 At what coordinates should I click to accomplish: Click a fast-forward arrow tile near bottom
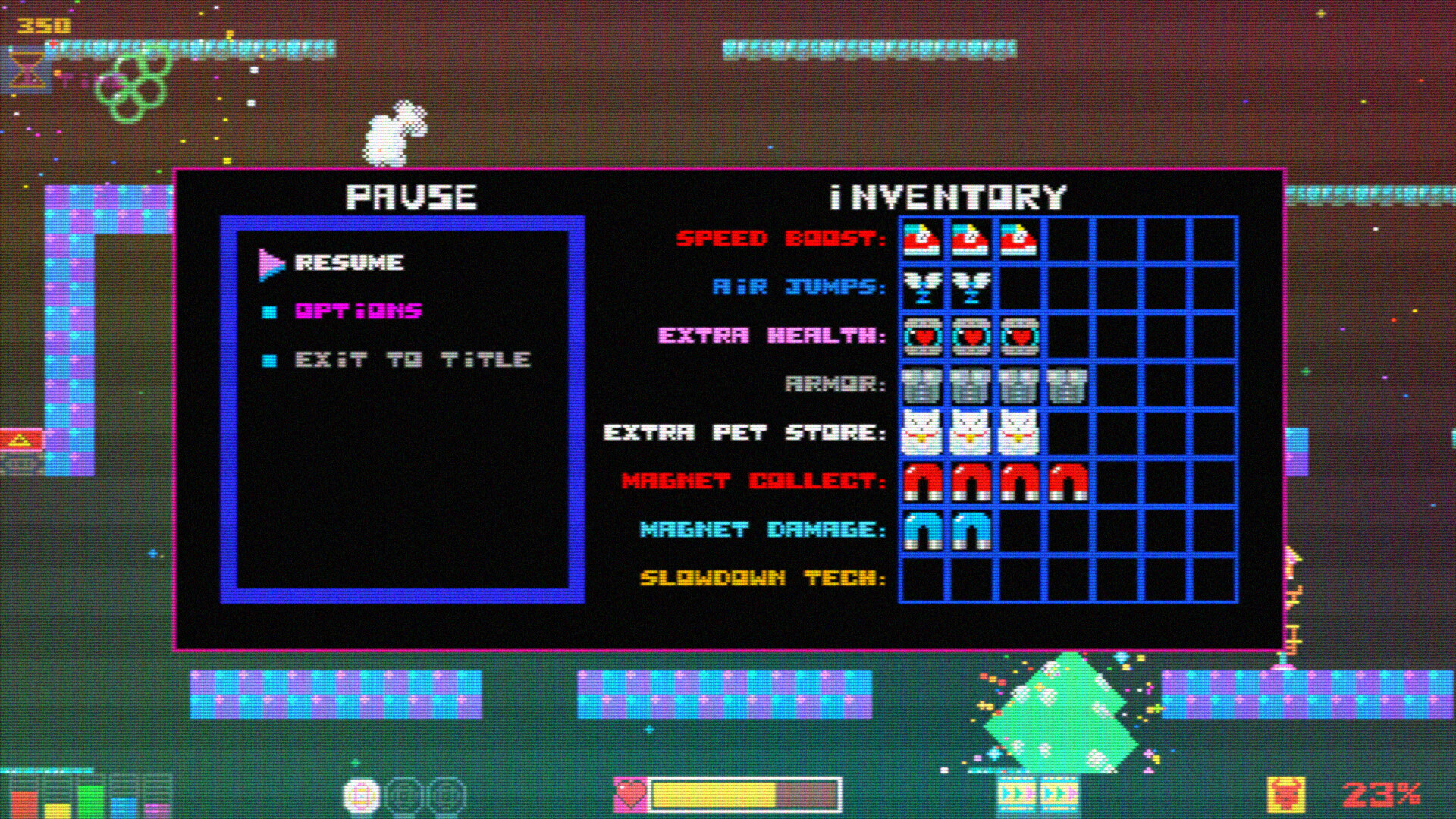tap(1013, 794)
